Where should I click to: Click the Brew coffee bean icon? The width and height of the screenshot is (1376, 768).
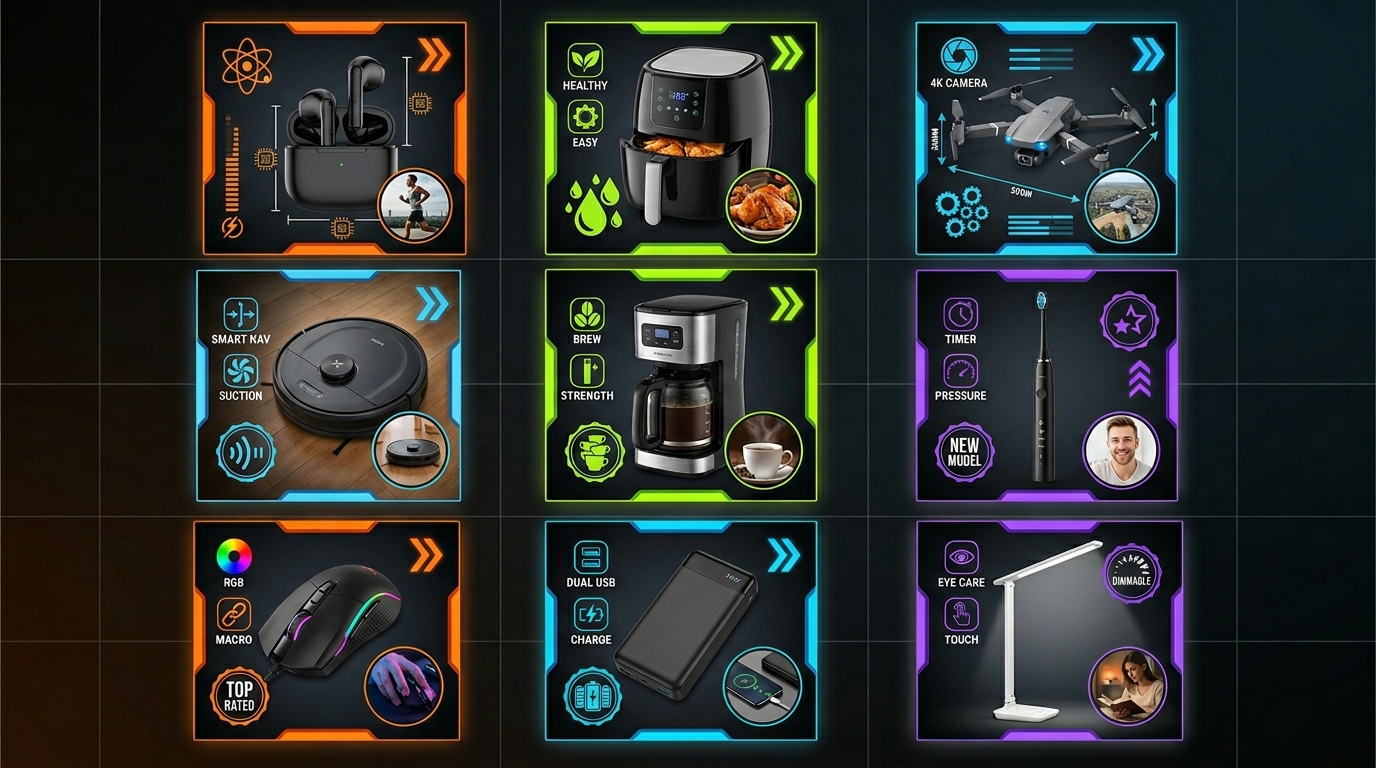click(587, 315)
